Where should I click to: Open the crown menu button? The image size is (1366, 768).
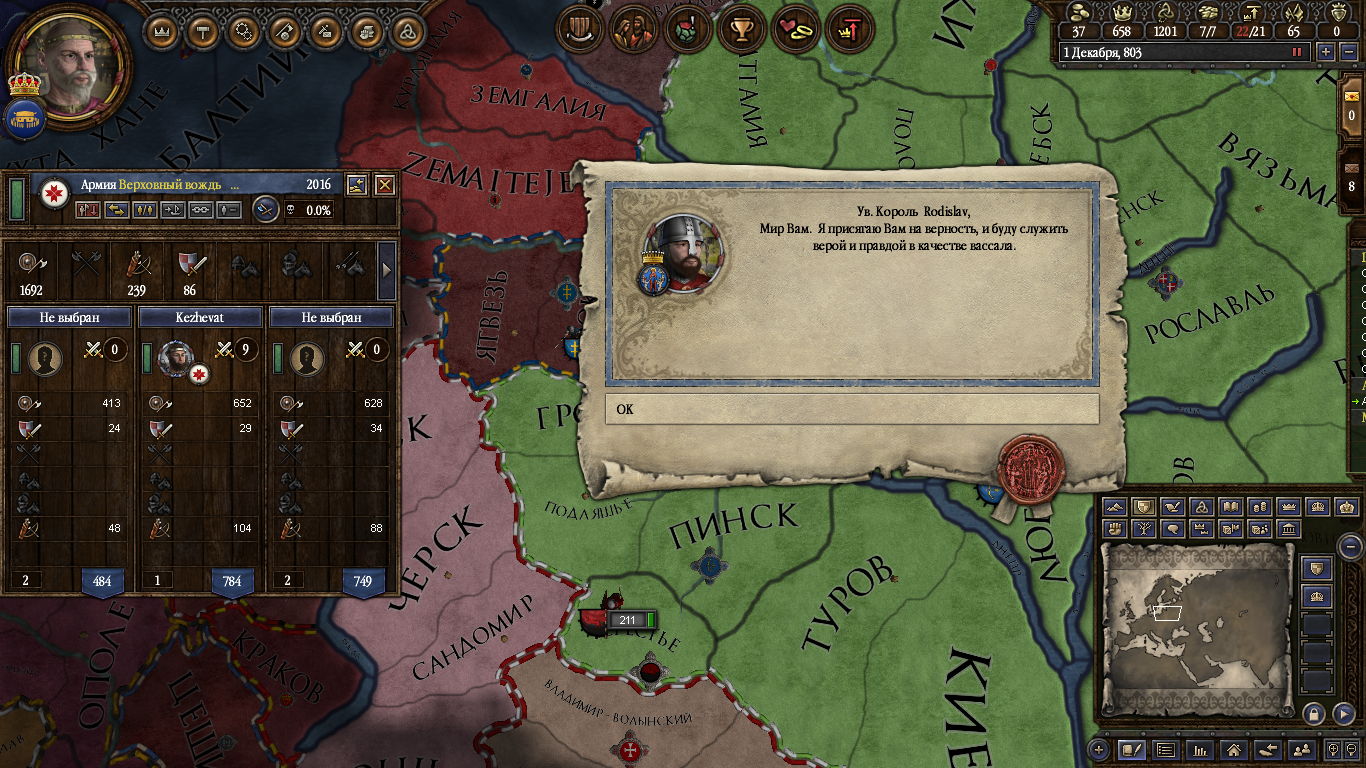[162, 32]
